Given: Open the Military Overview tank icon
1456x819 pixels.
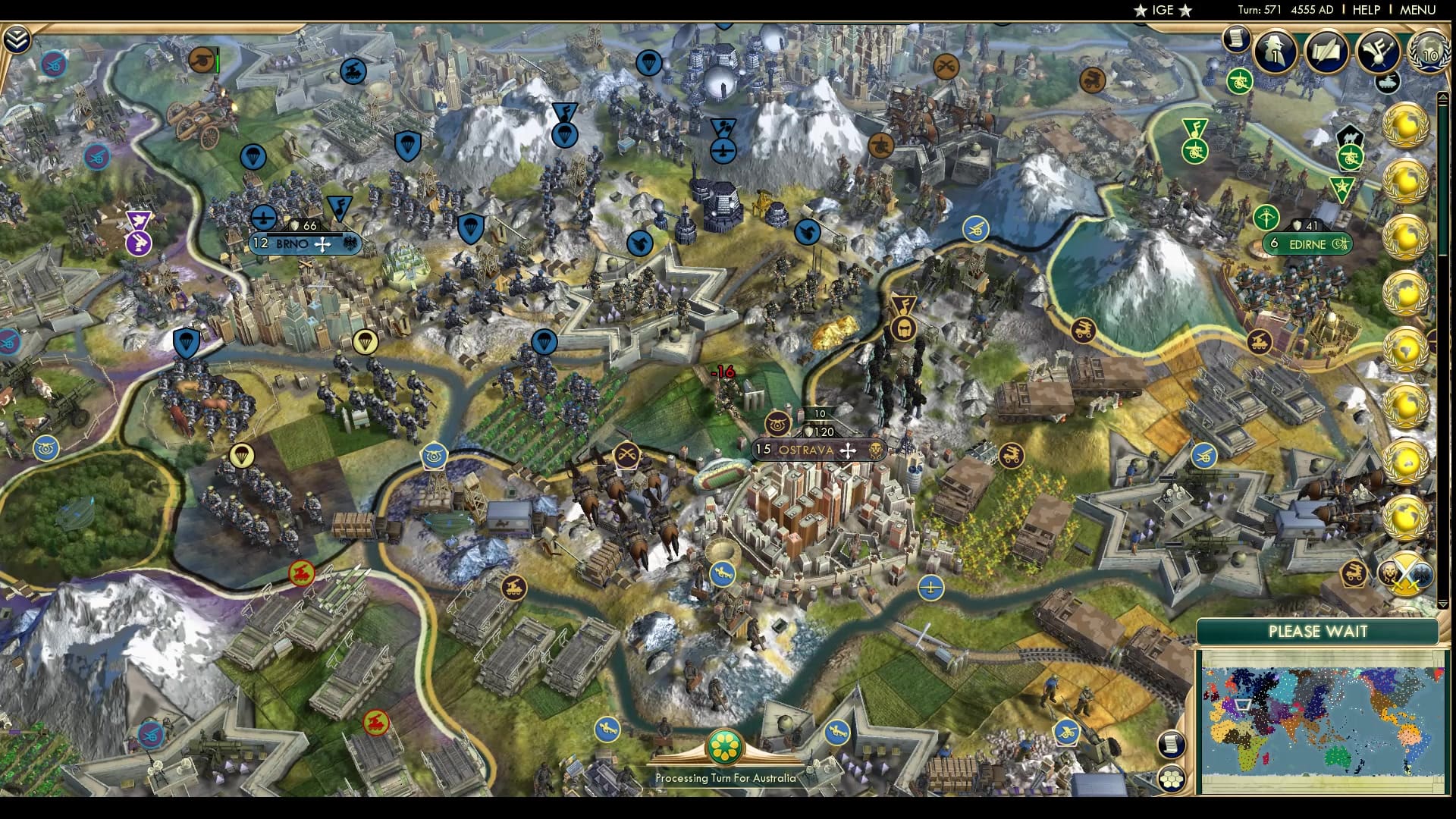Looking at the screenshot, I should 1386,84.
